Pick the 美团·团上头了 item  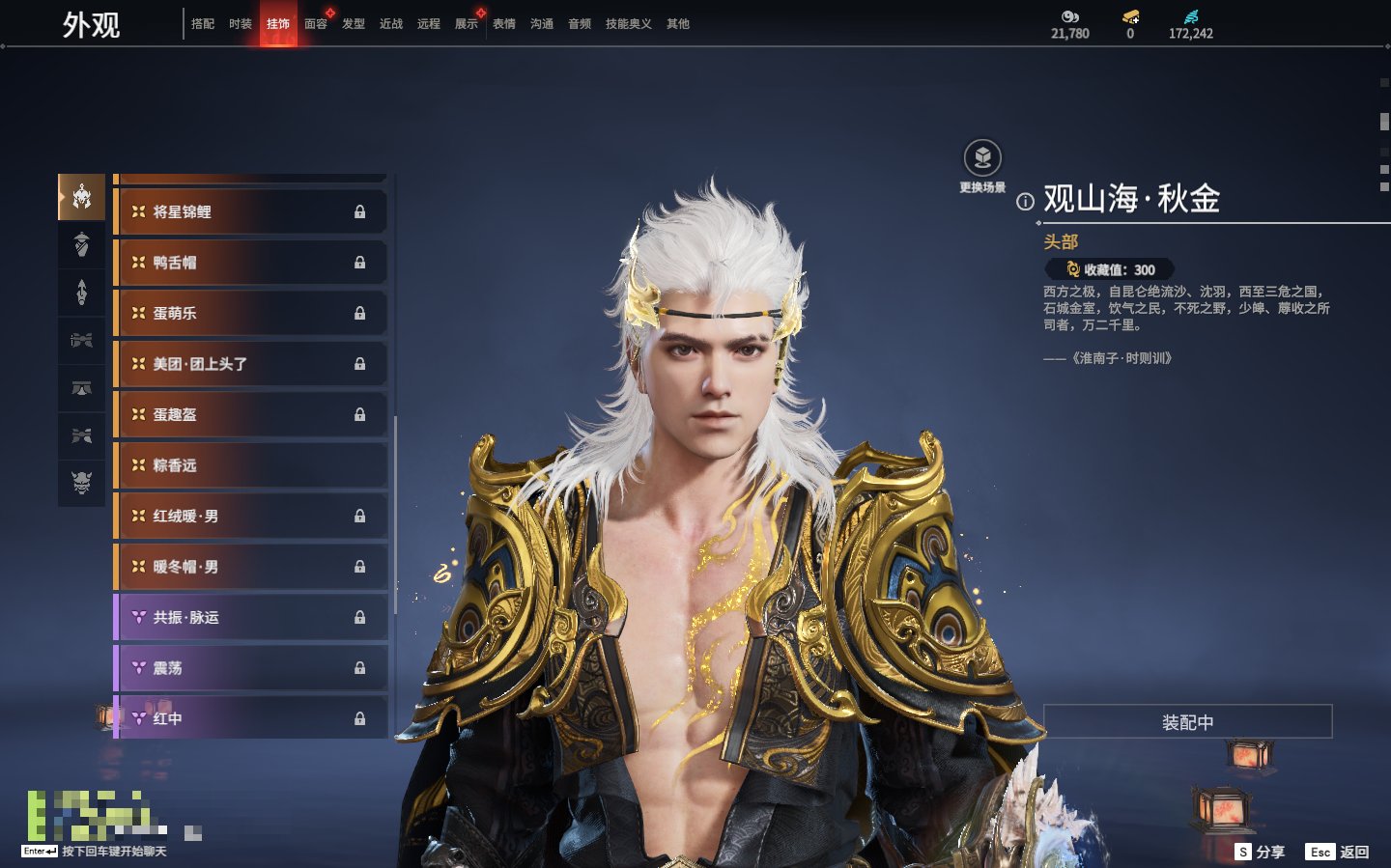251,364
